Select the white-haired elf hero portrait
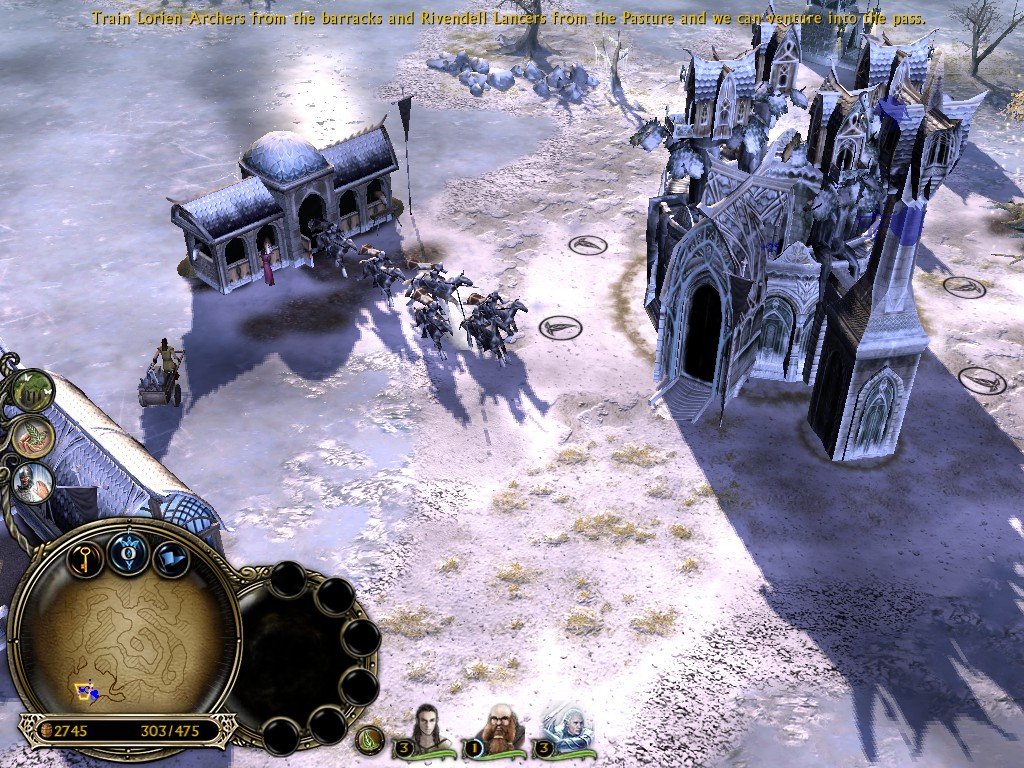 (x=567, y=728)
